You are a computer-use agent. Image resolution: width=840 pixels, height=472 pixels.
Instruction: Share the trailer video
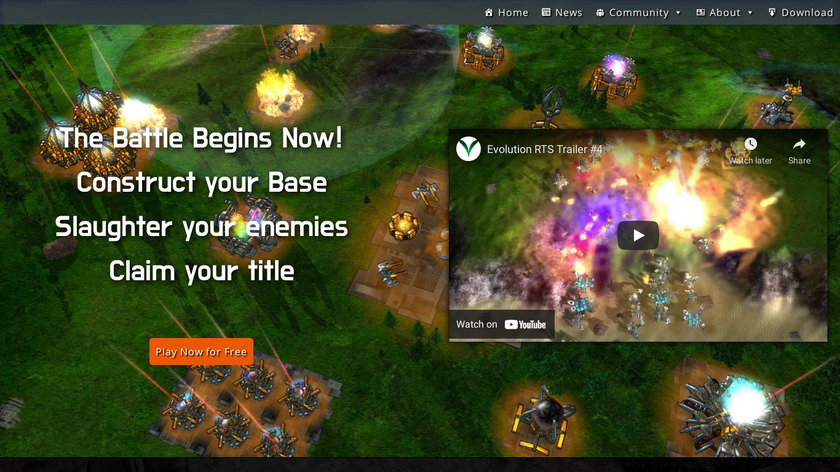(799, 150)
